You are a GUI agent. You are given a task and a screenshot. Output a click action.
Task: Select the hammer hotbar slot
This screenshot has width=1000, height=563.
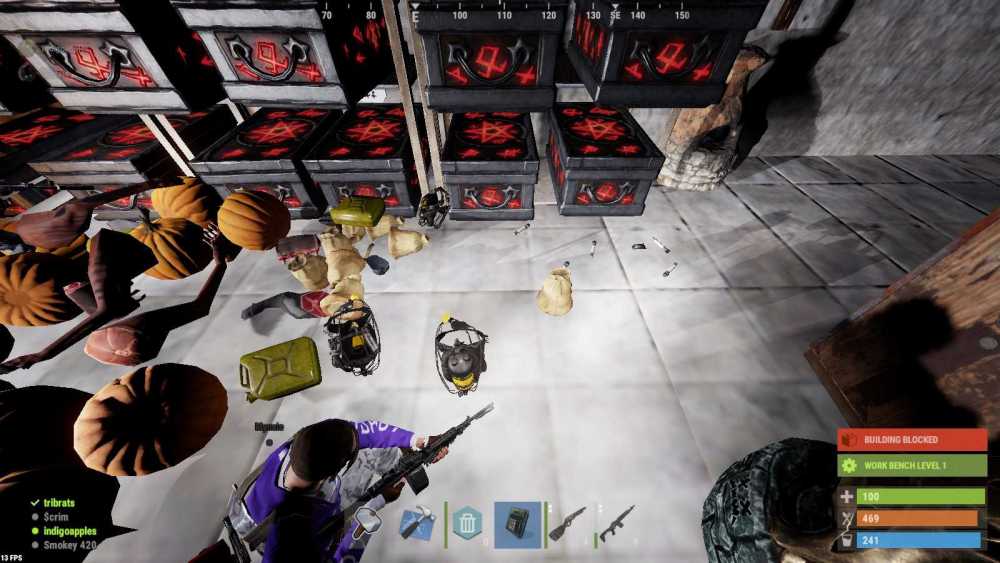(368, 522)
